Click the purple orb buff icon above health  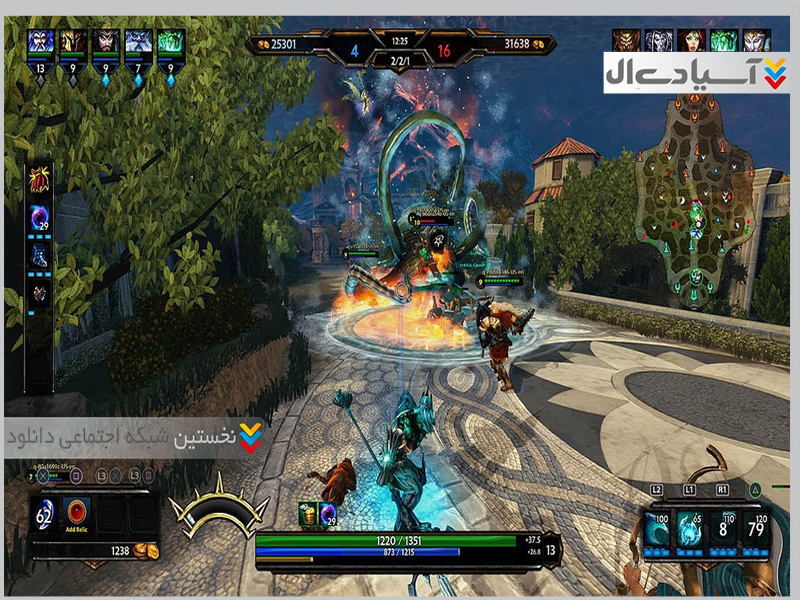point(327,514)
